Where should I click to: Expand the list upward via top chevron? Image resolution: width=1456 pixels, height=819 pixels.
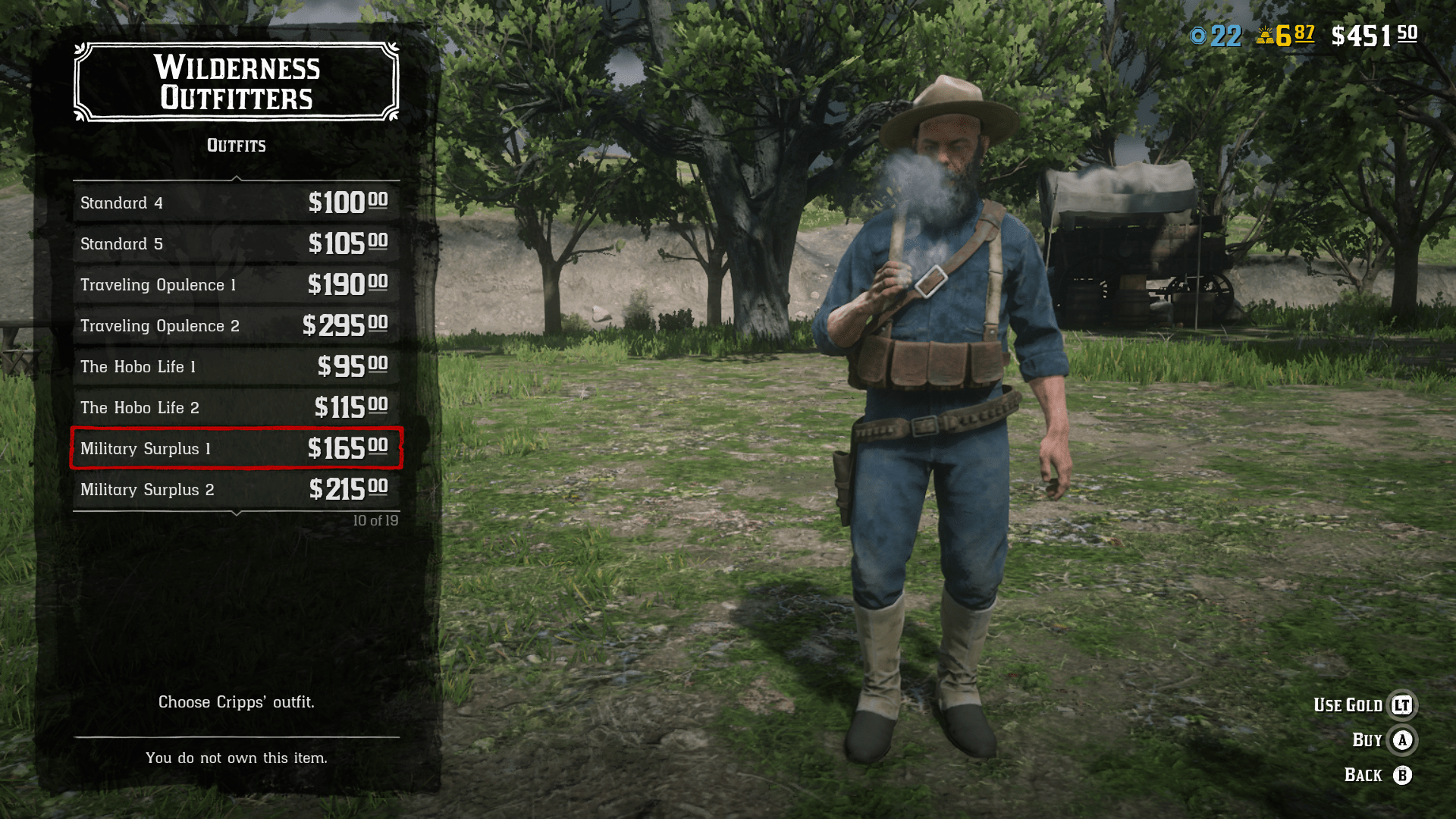click(236, 179)
